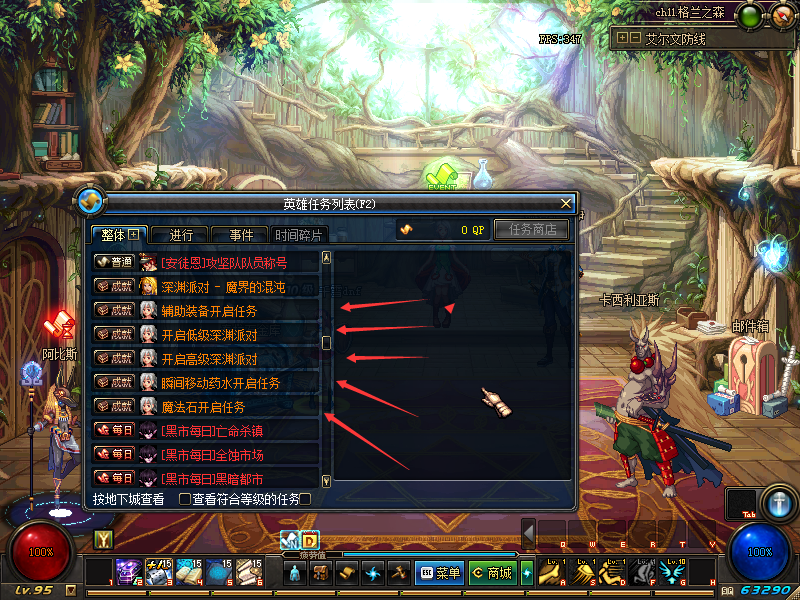Open the 任务商店 quest shop
Screen dimensions: 800x600
[x=532, y=230]
